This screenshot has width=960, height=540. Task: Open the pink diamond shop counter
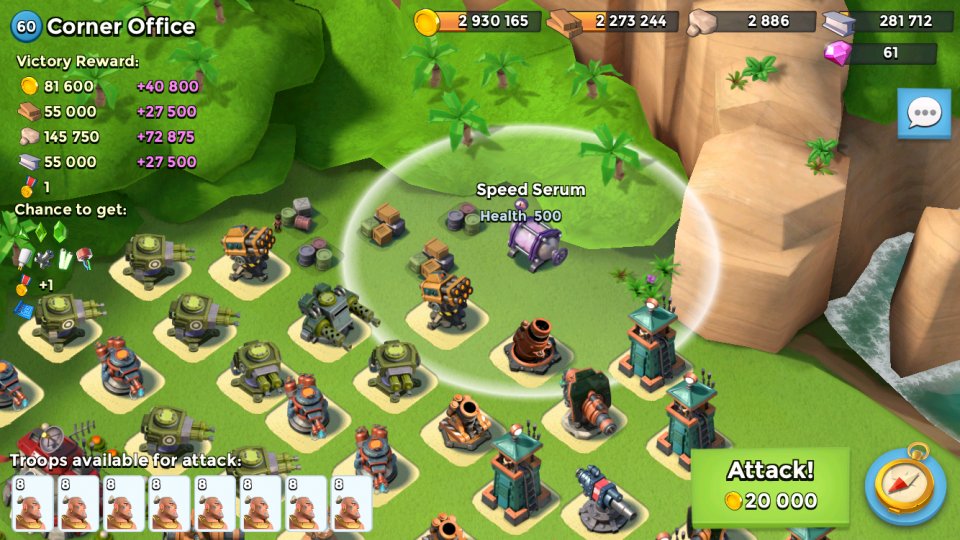click(880, 53)
